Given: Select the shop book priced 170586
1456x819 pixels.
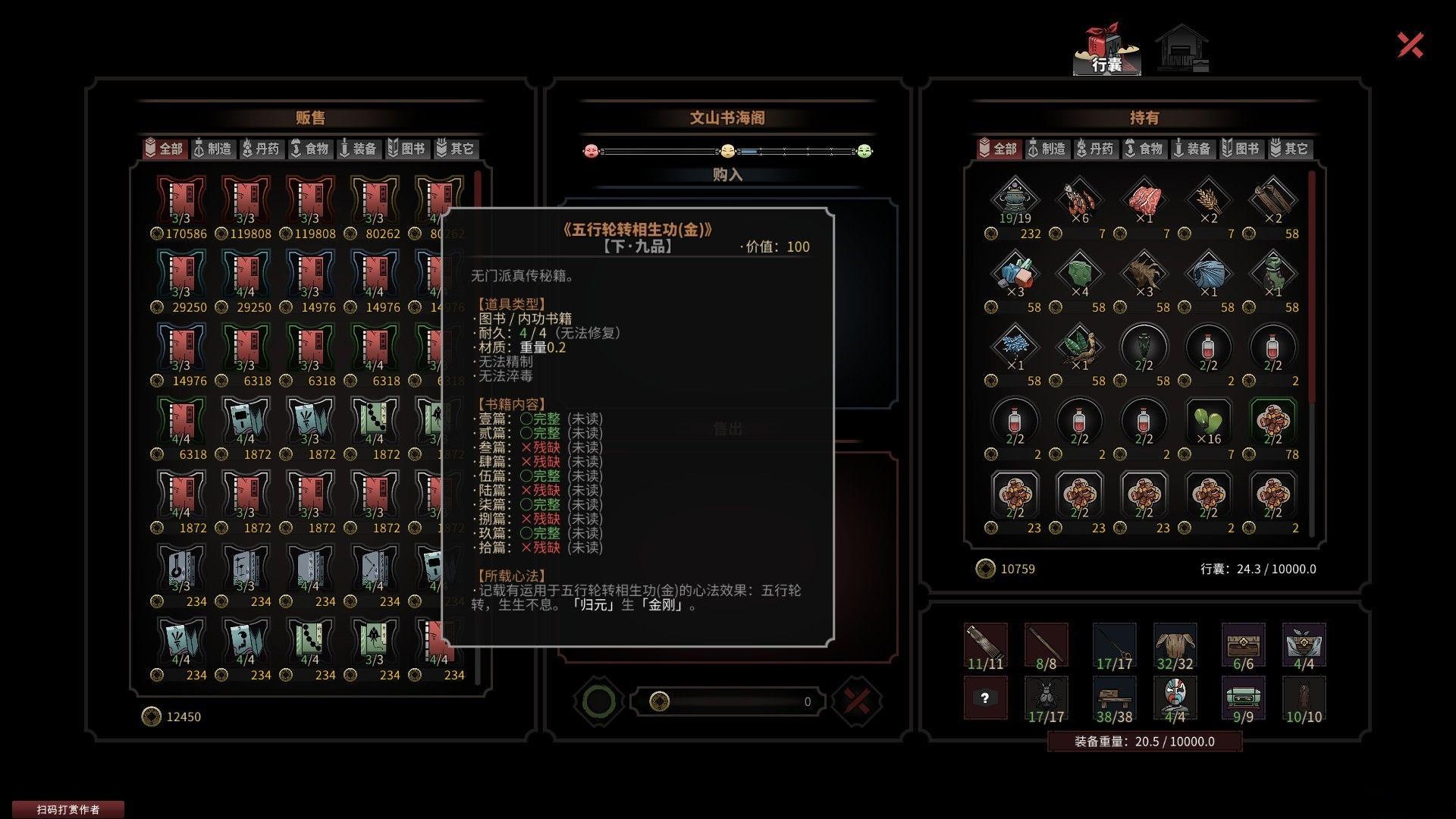Looking at the screenshot, I should pos(180,201).
